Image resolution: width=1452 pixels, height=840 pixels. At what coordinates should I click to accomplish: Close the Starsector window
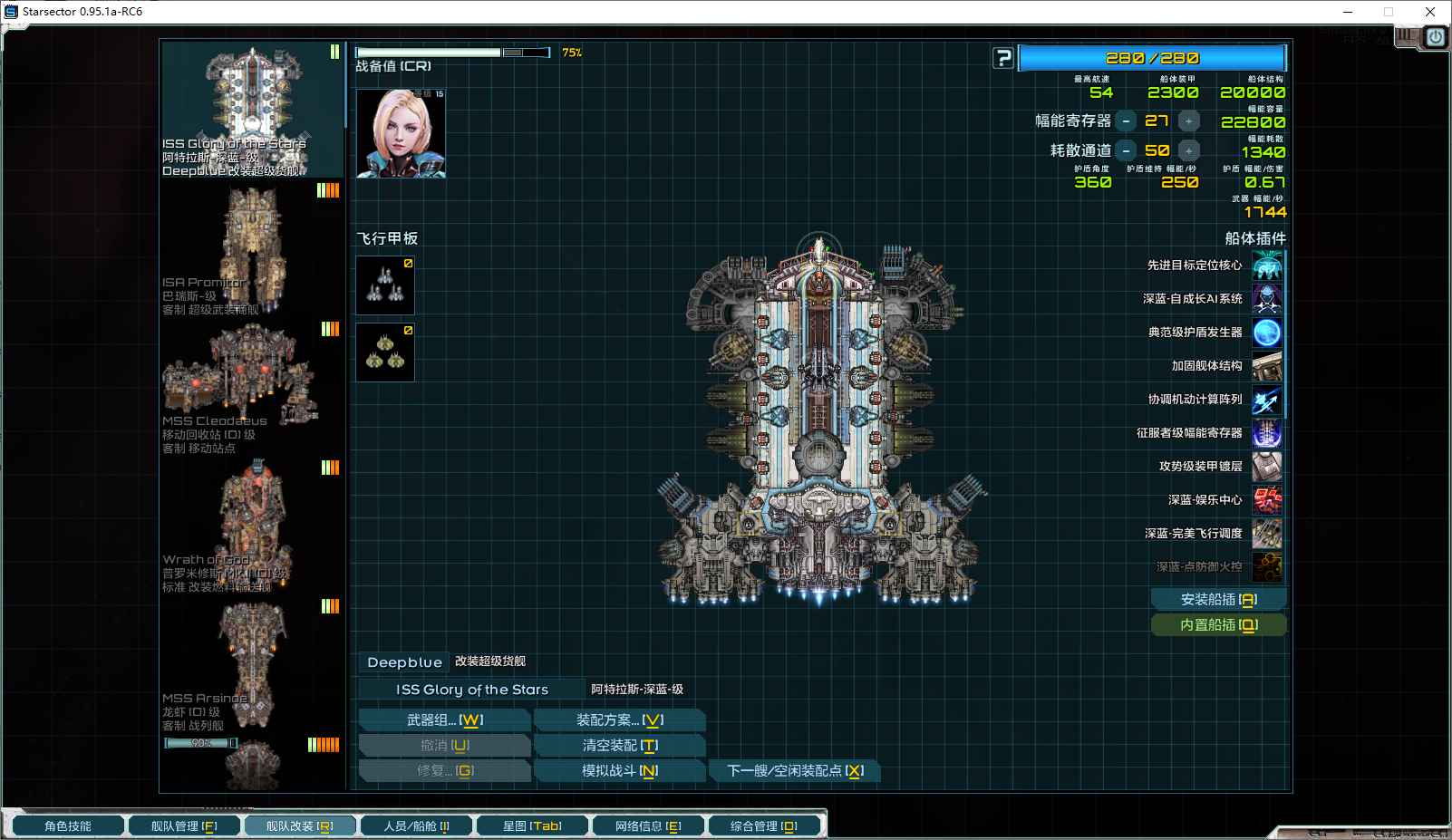(1430, 12)
